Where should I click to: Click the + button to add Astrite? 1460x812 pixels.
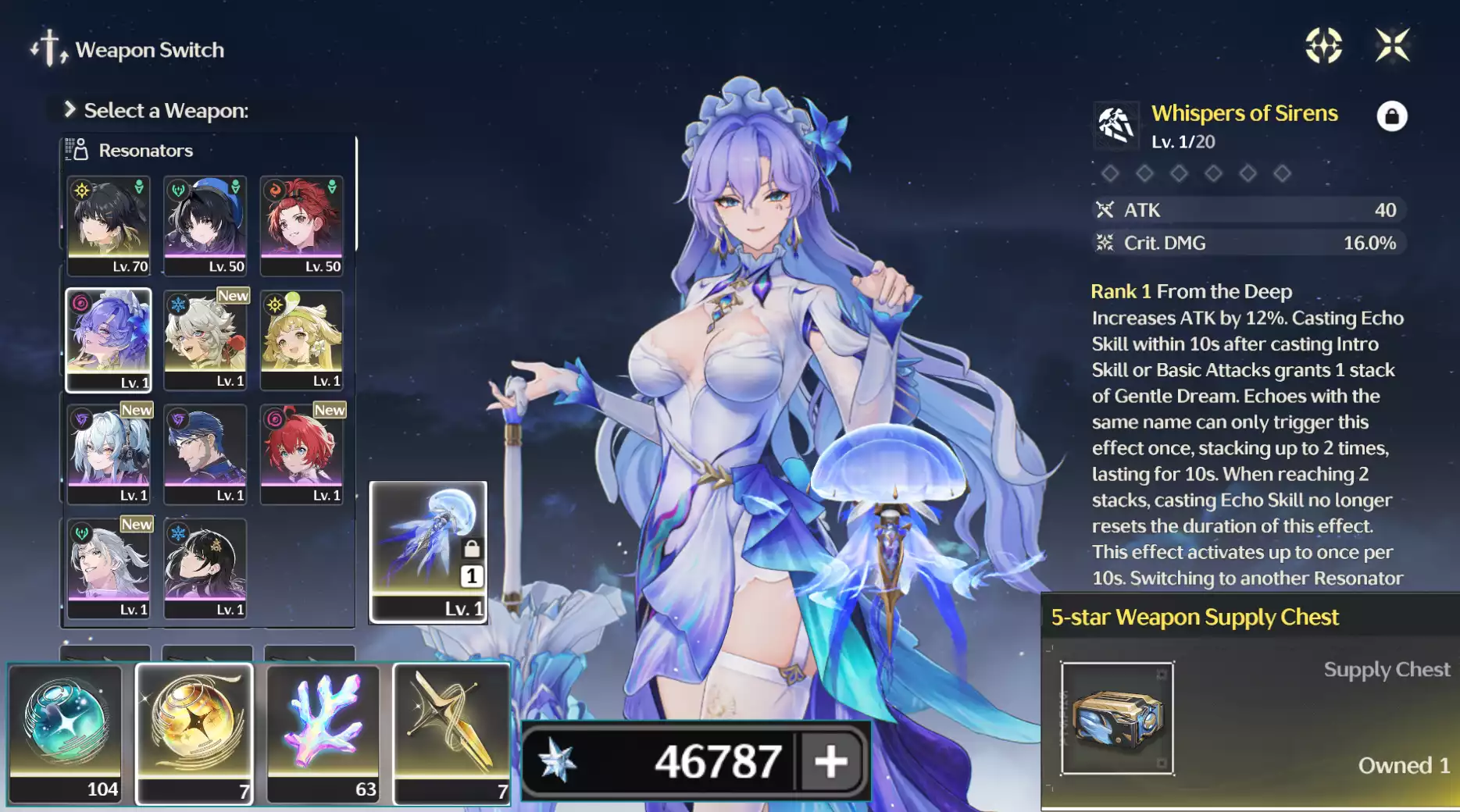(830, 760)
